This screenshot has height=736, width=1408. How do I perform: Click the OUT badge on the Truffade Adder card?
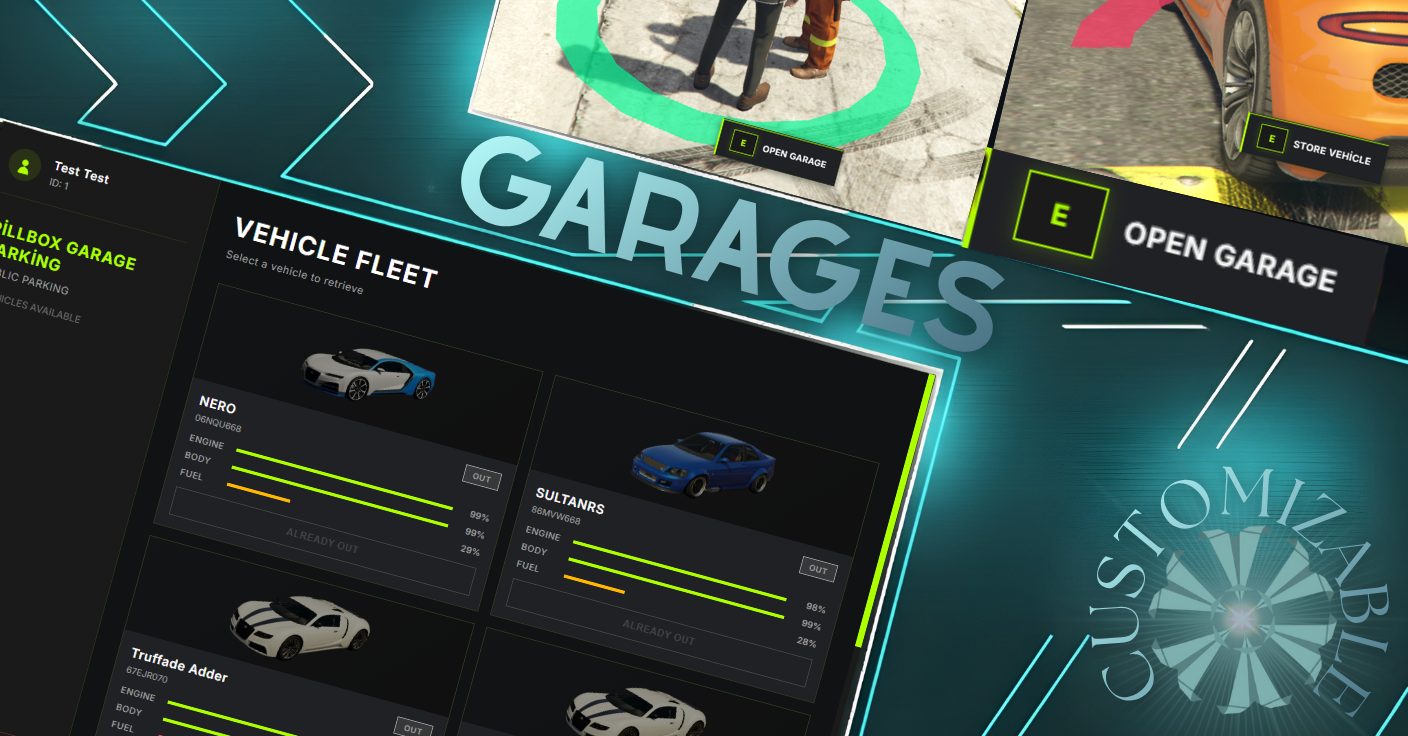414,729
